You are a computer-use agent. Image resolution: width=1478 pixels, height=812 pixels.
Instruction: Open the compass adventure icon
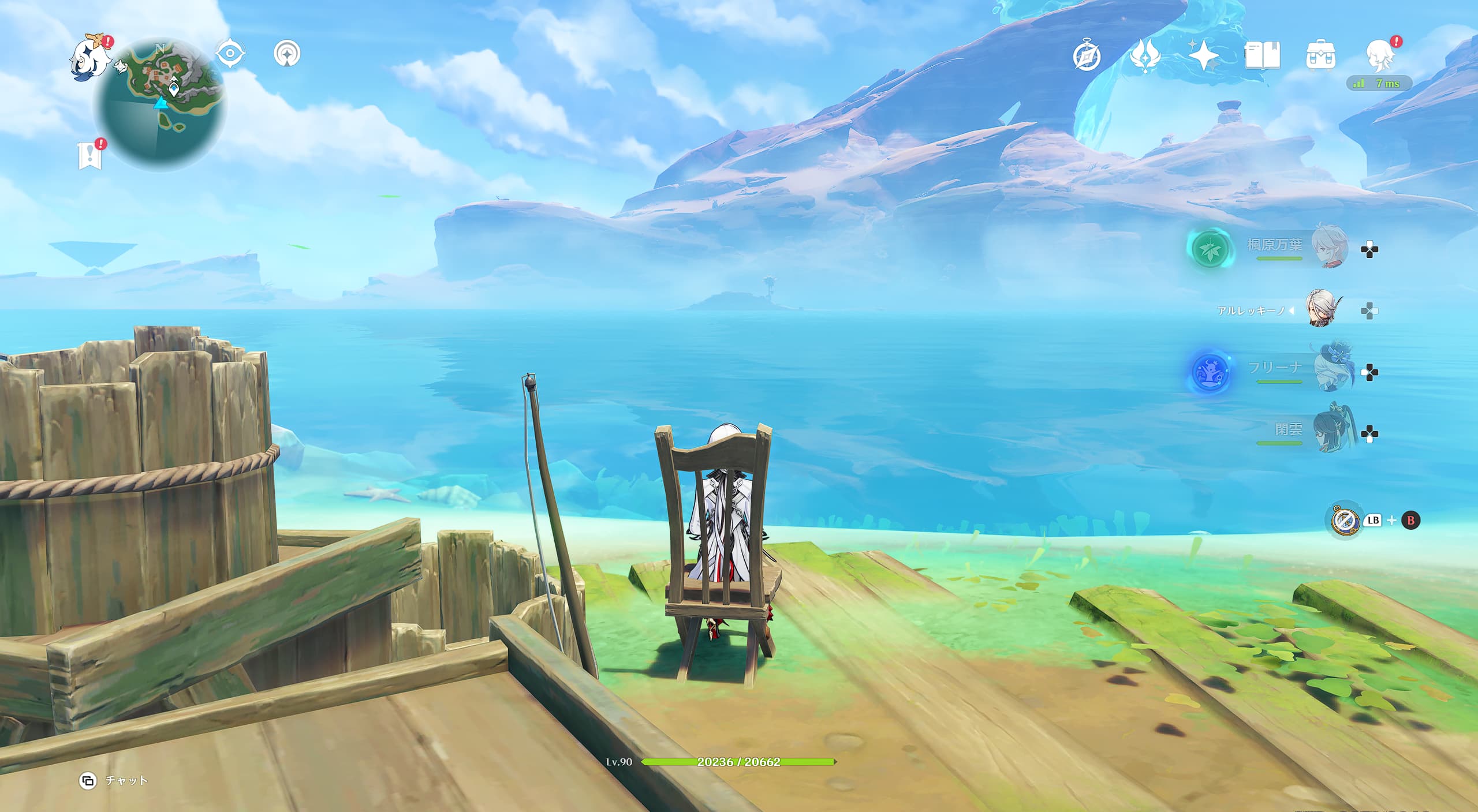click(1087, 57)
